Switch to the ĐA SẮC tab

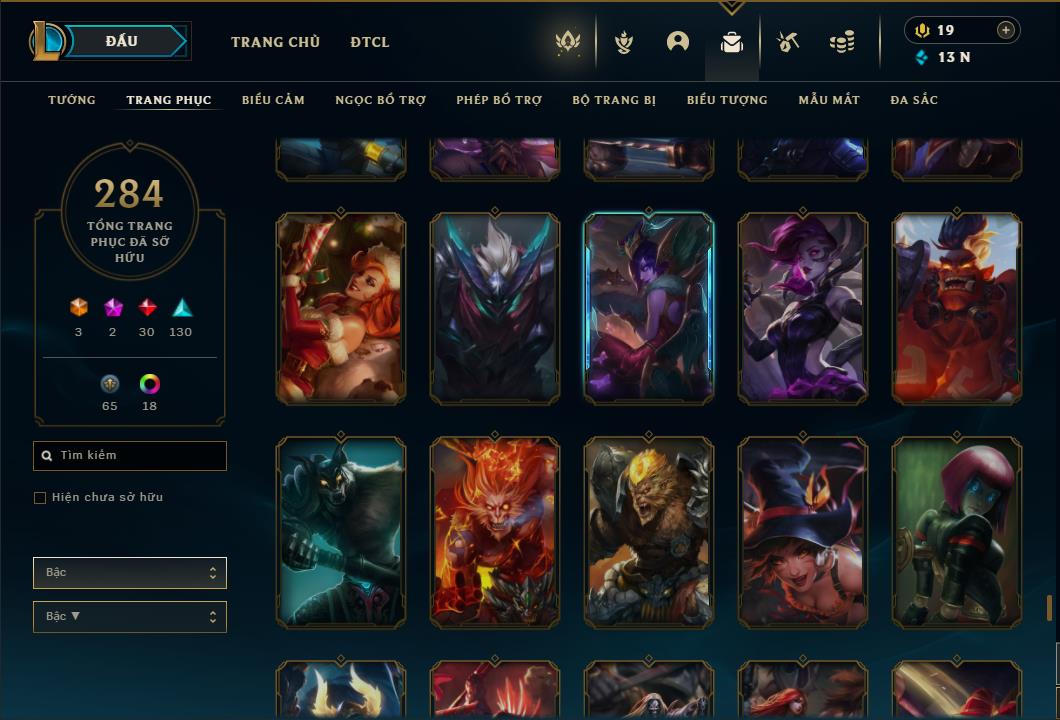point(914,100)
